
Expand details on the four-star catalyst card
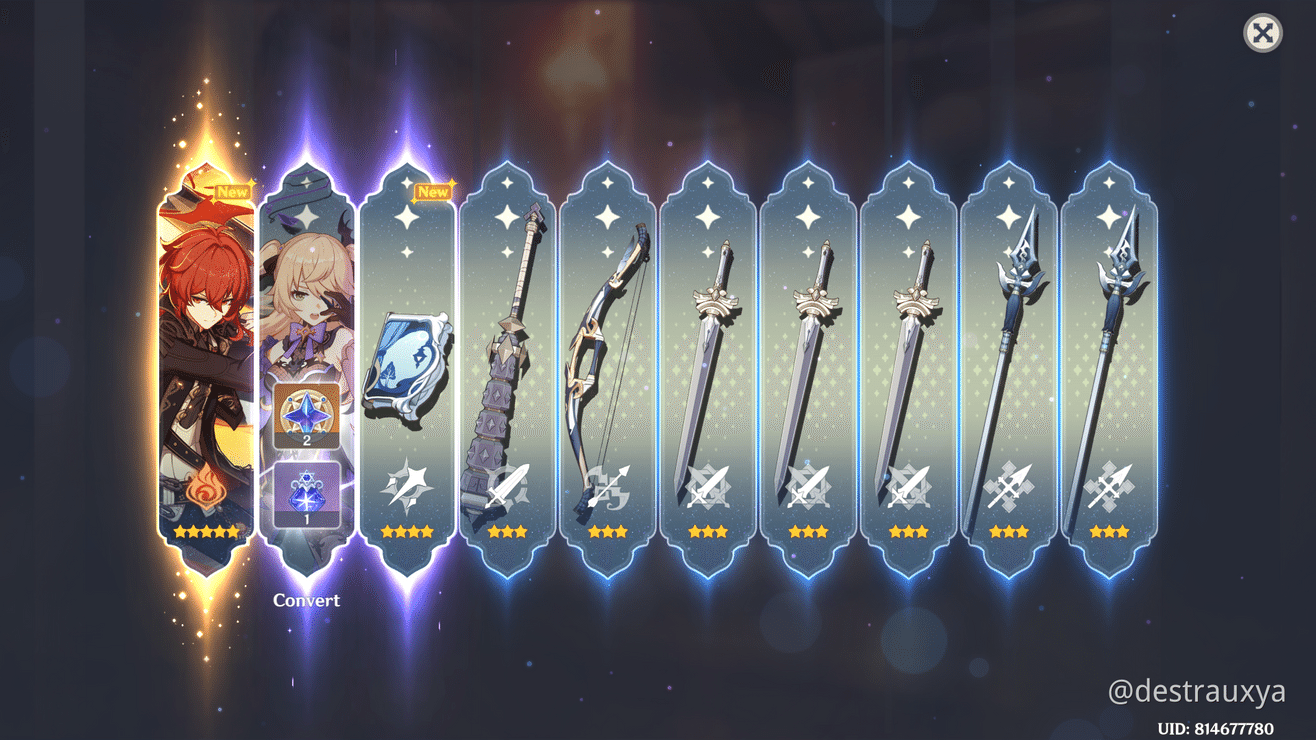[x=408, y=532]
